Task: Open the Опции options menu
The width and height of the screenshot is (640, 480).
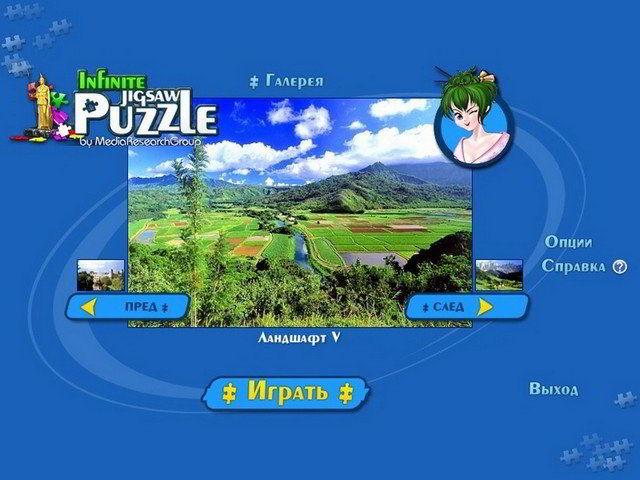Action: (x=568, y=242)
